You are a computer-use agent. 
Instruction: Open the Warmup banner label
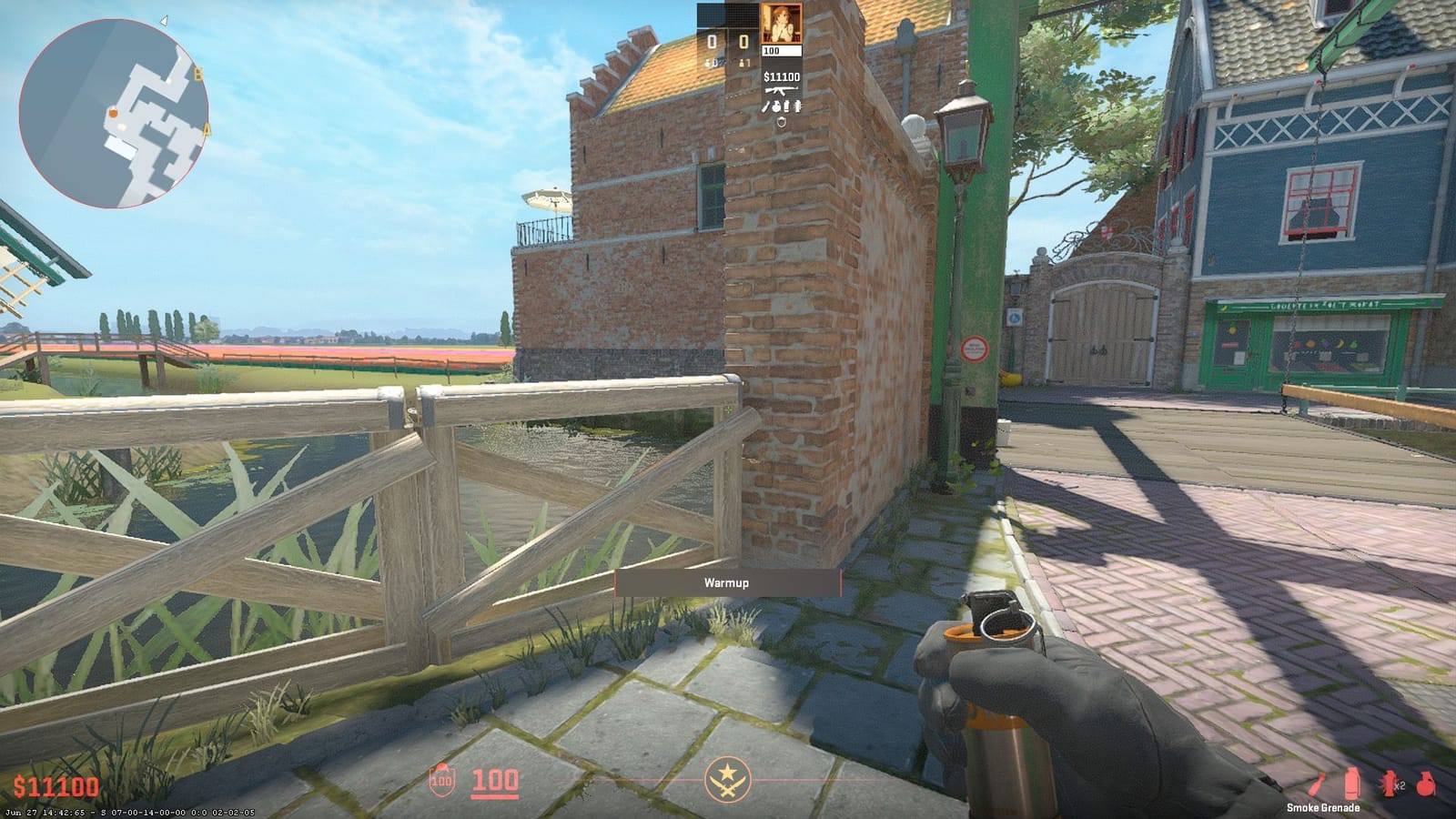coord(728,583)
